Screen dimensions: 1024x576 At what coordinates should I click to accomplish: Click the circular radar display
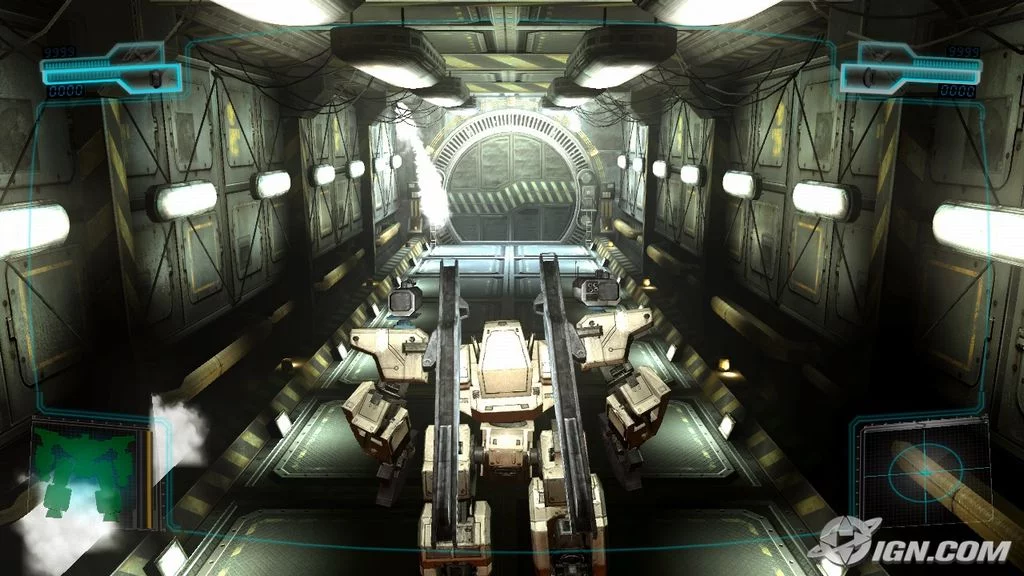point(926,472)
